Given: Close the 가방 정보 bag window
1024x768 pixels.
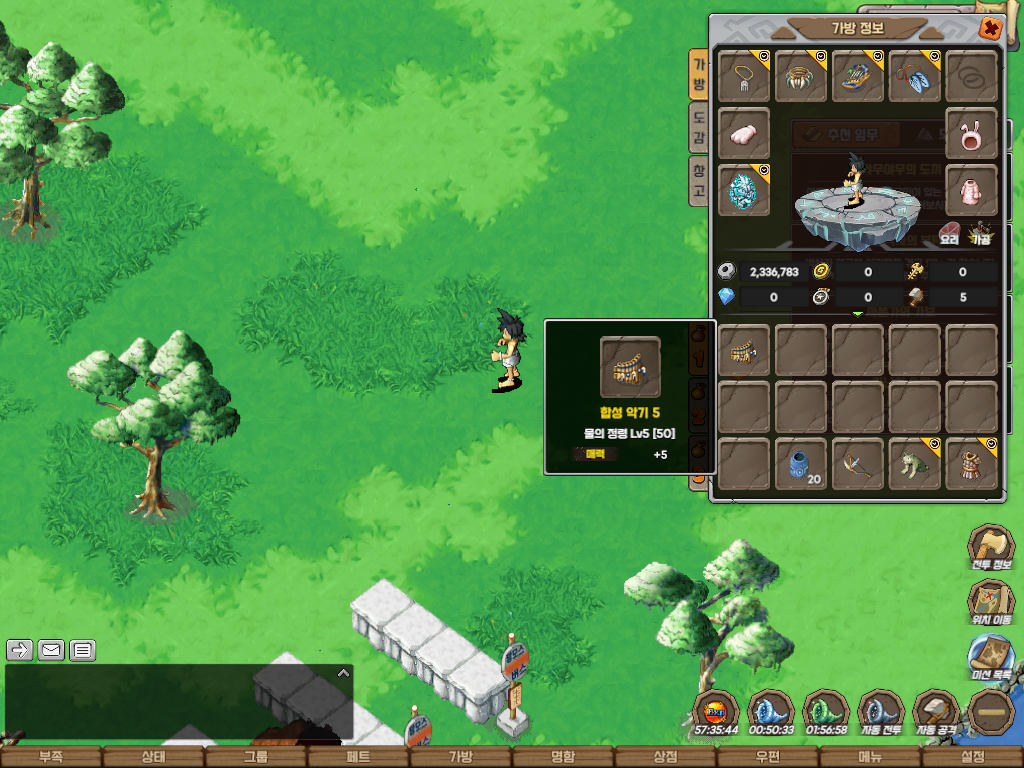Looking at the screenshot, I should coord(990,28).
